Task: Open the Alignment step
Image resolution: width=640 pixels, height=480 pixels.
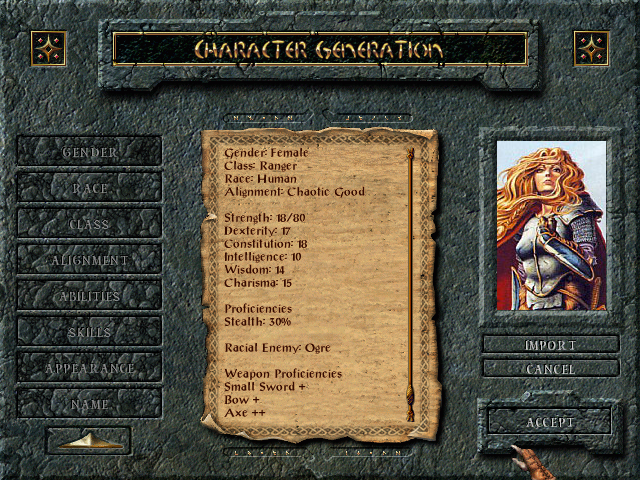Action: click(x=89, y=260)
